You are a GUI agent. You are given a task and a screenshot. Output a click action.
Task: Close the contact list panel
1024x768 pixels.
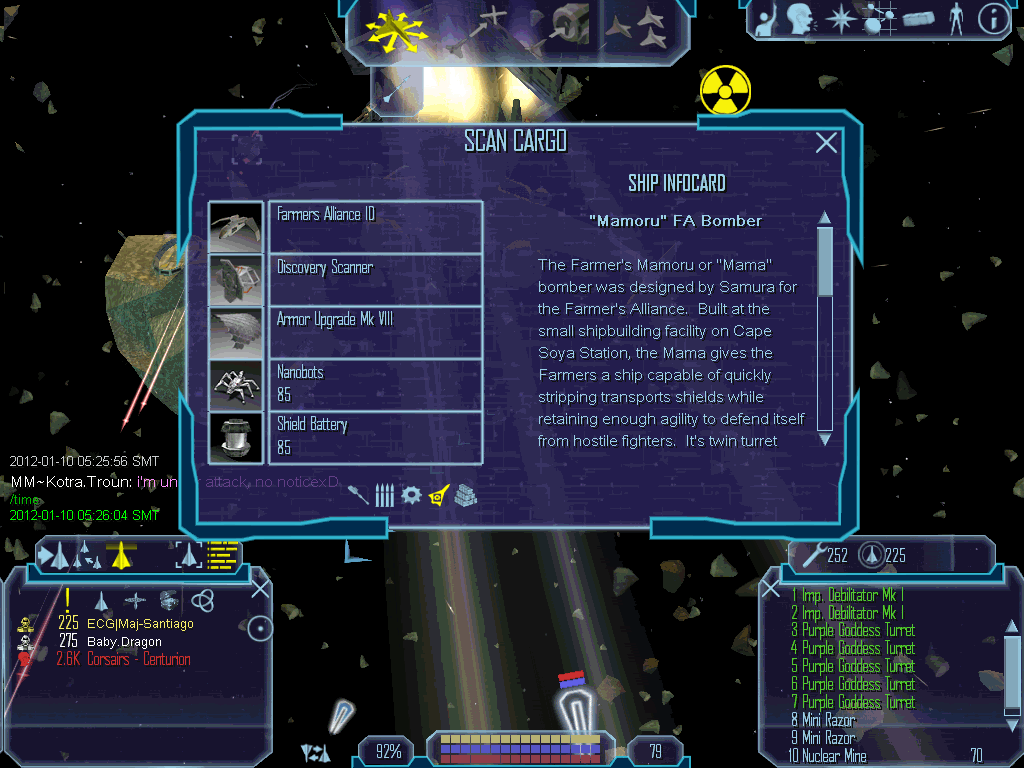point(260,589)
